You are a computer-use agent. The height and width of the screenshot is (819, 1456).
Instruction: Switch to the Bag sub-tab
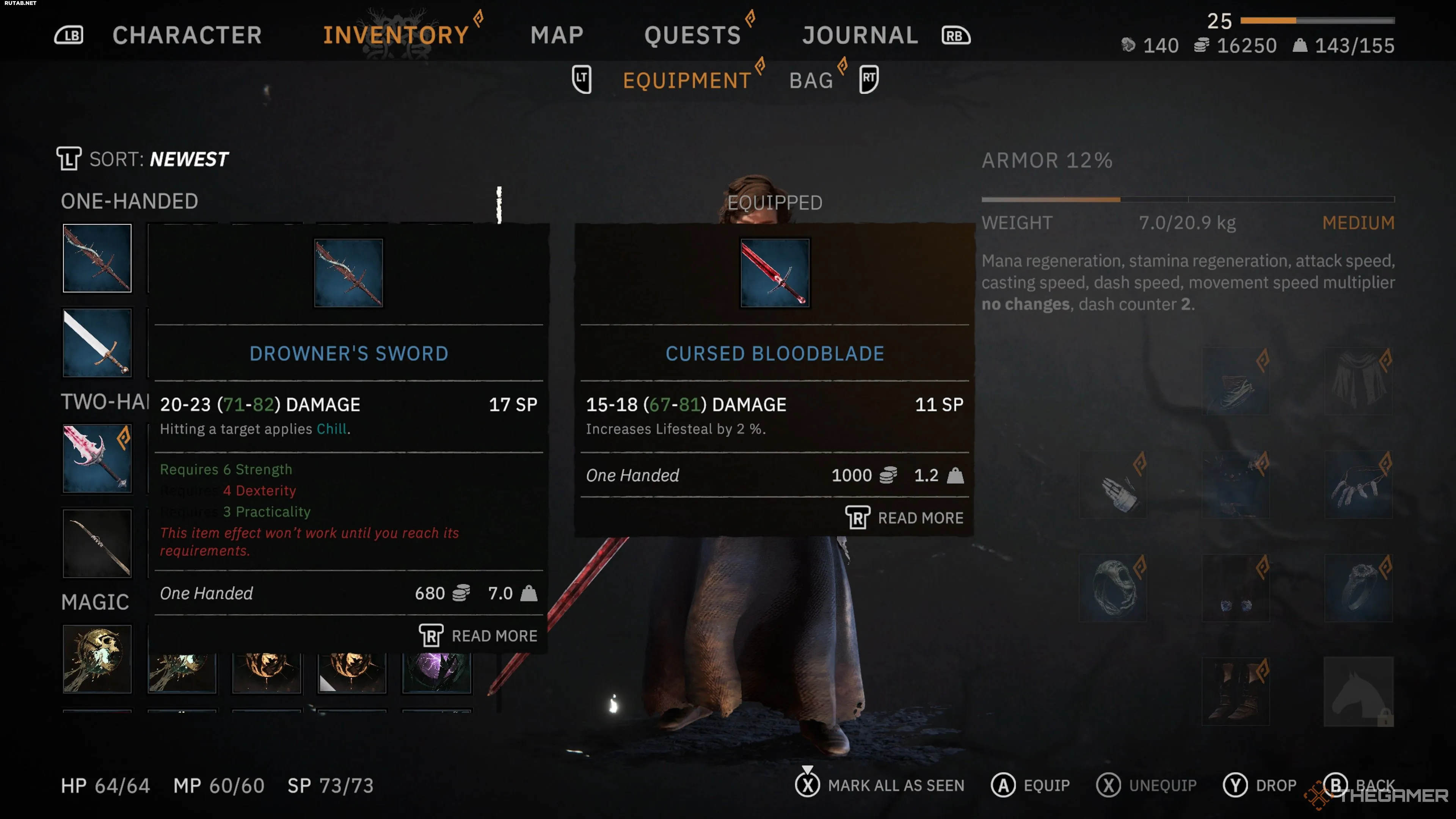click(x=811, y=80)
